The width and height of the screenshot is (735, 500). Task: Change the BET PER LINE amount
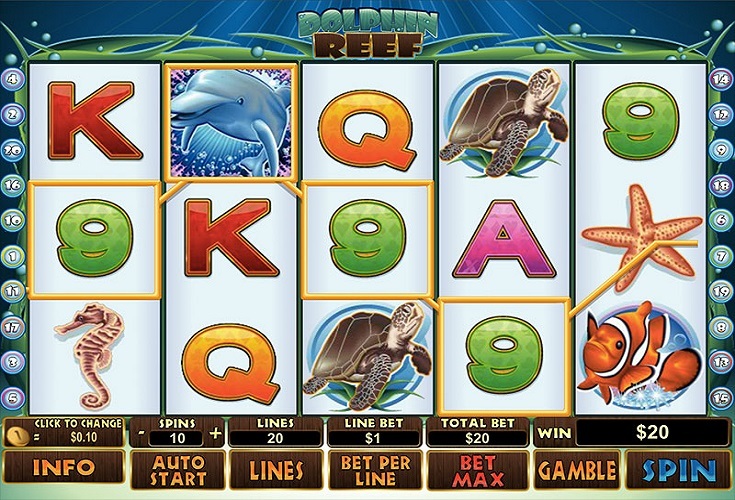tap(374, 468)
